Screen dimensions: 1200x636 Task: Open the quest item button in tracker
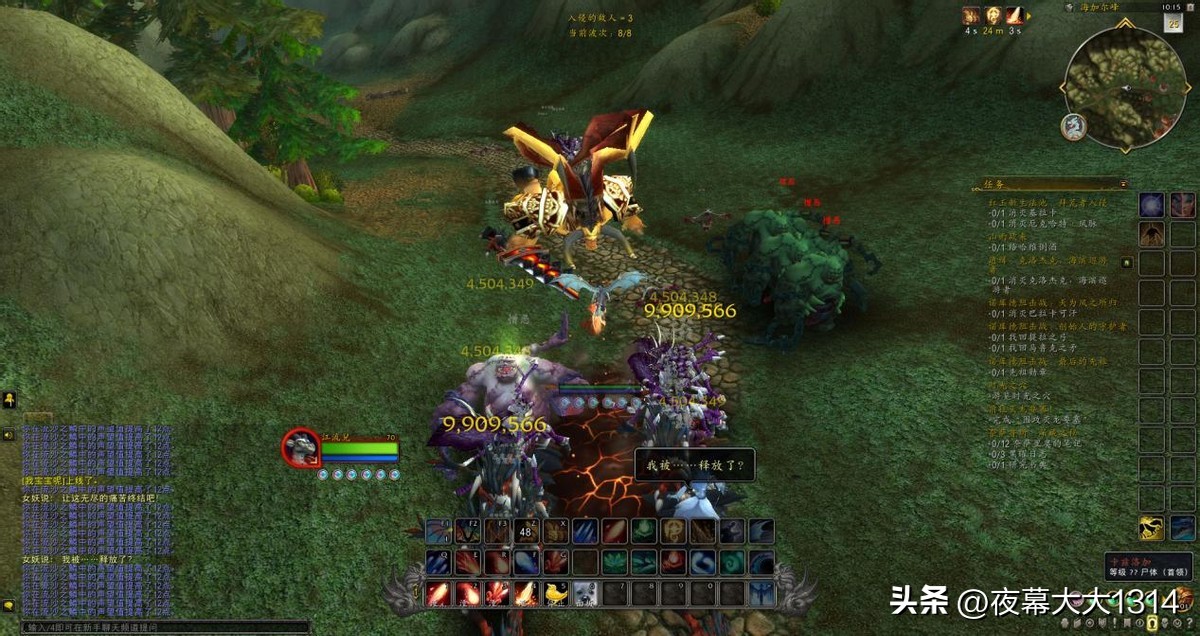coord(1126,263)
